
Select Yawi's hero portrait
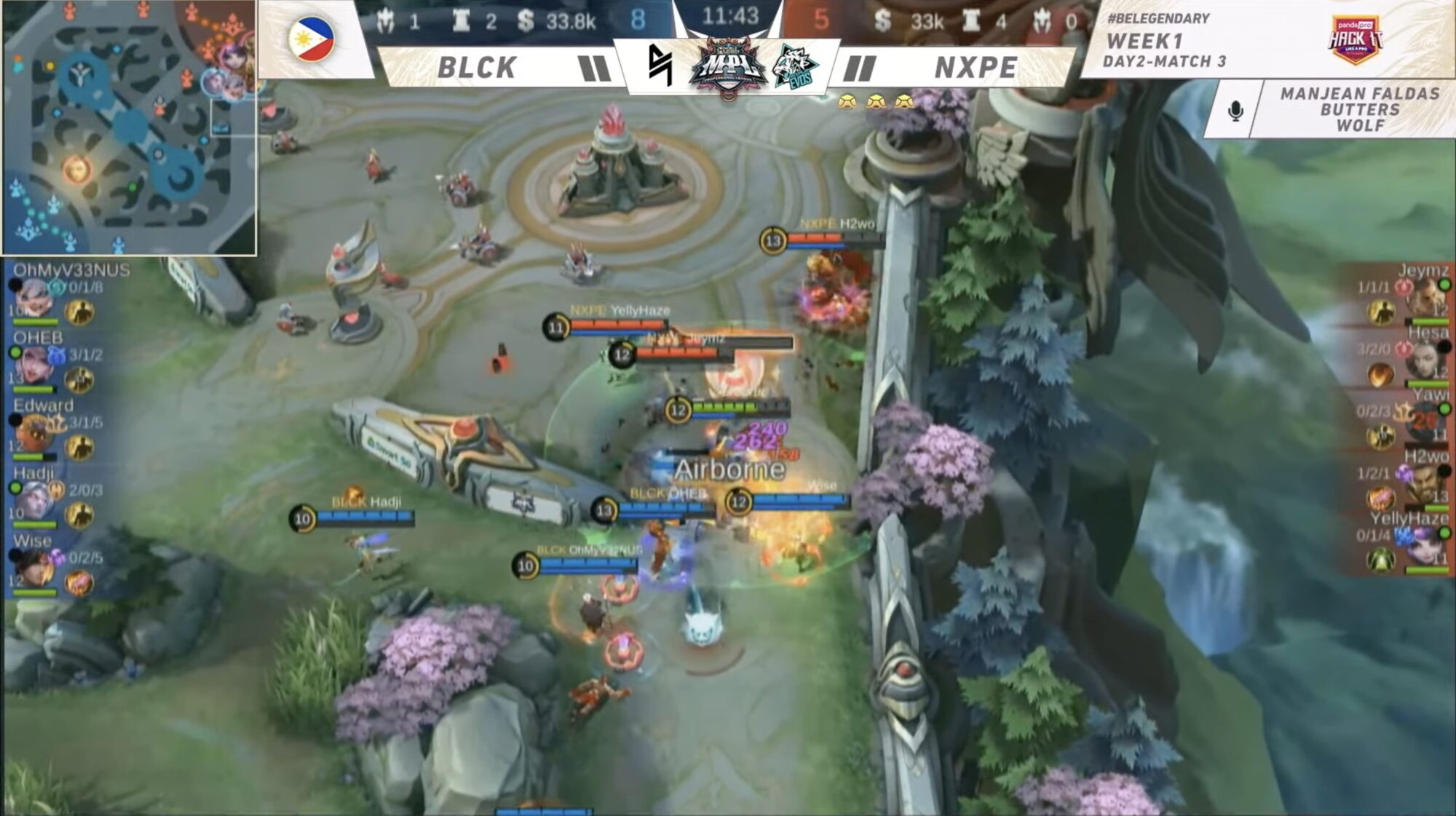tap(1425, 422)
